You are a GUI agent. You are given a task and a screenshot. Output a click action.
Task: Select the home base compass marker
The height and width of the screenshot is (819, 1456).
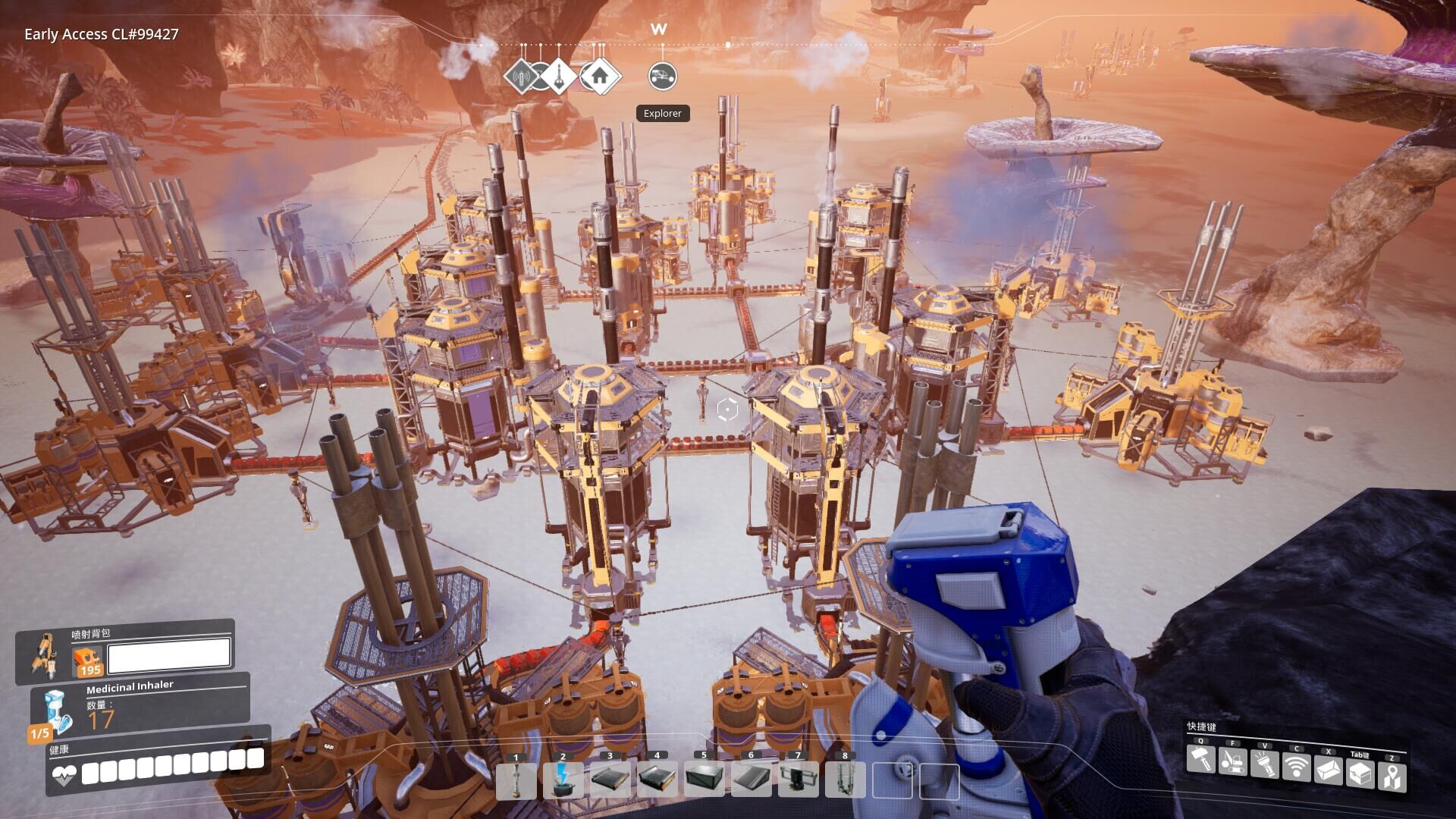(x=600, y=77)
